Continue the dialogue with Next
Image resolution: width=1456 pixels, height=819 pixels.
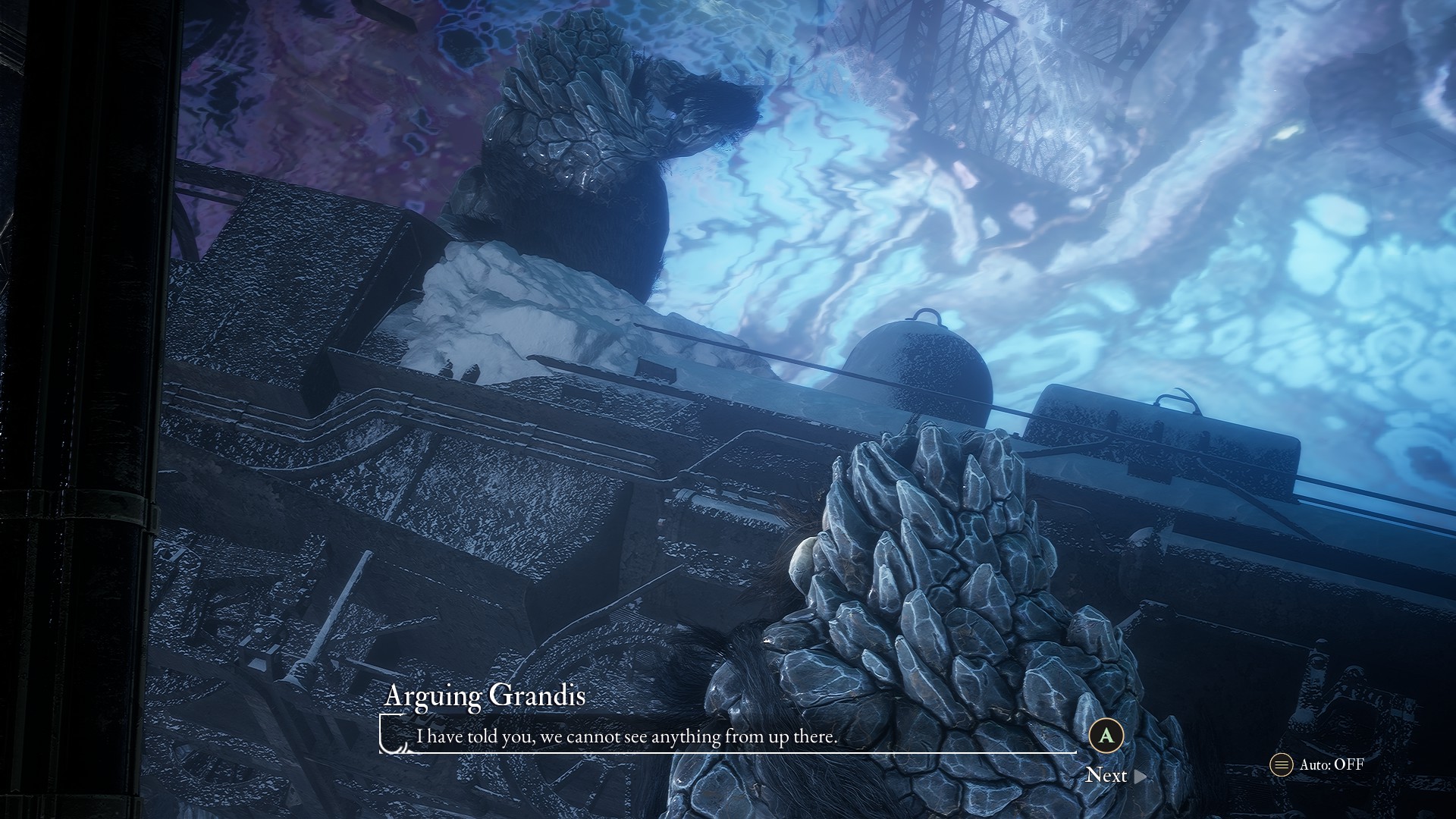point(1115,775)
